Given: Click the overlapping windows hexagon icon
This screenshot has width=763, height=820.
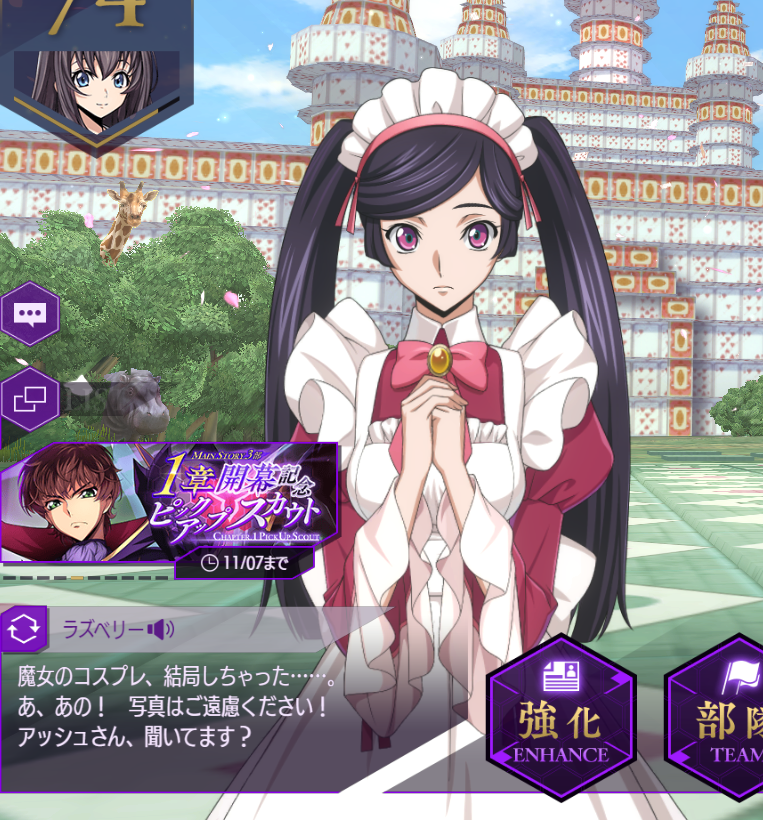Looking at the screenshot, I should [29, 399].
